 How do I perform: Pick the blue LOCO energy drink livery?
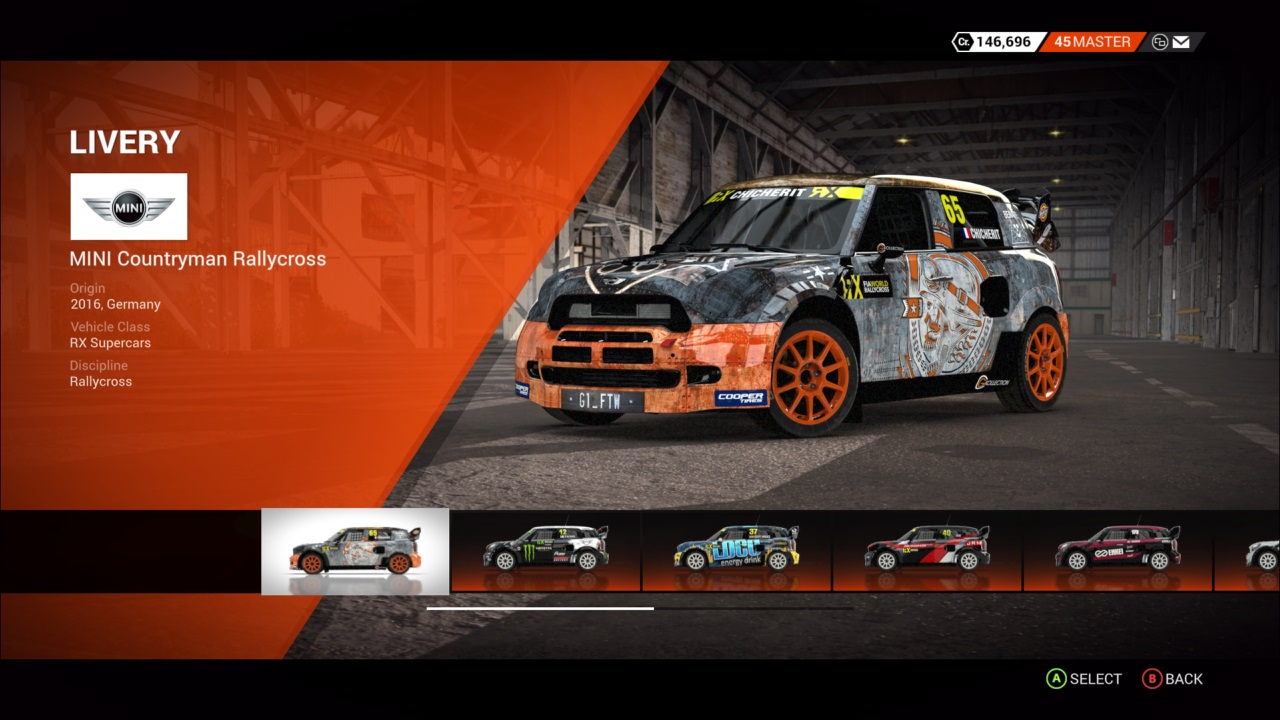(x=737, y=551)
